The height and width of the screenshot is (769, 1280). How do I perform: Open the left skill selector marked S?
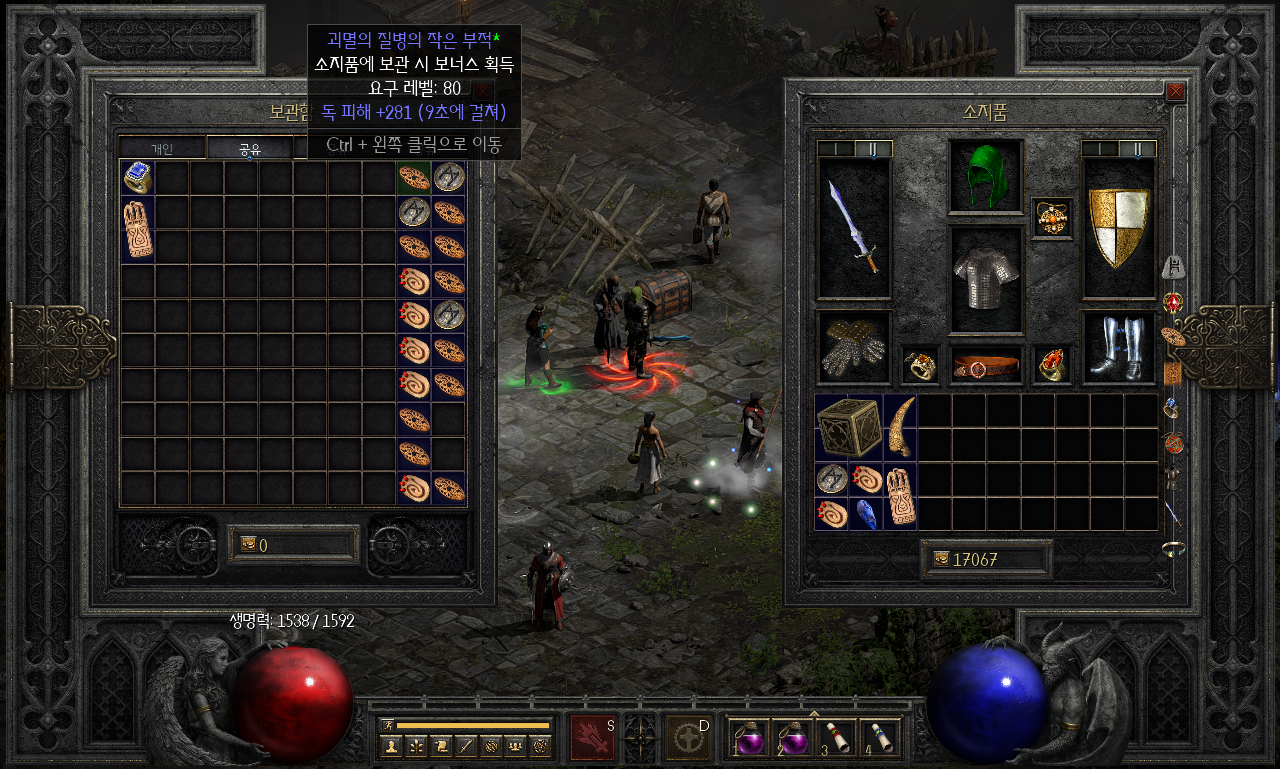coord(593,737)
